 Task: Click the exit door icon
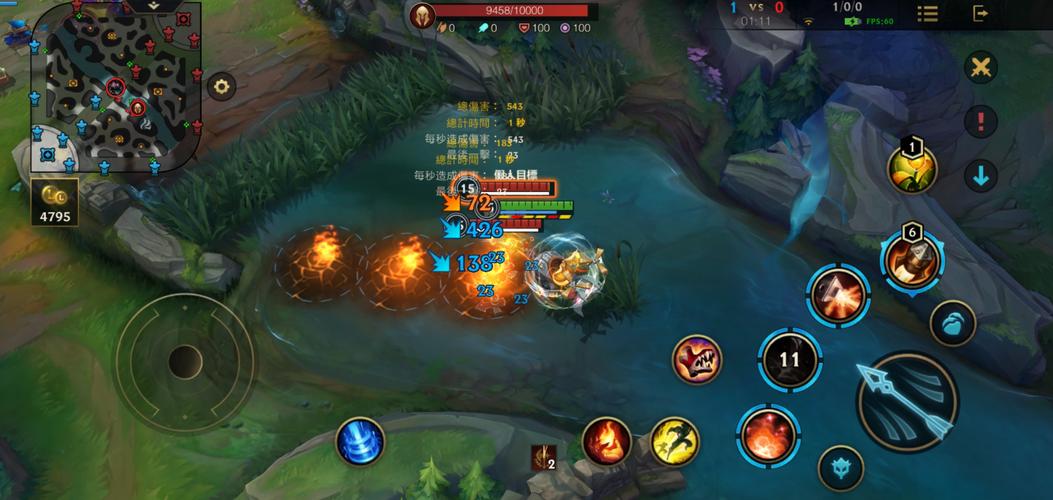981,13
